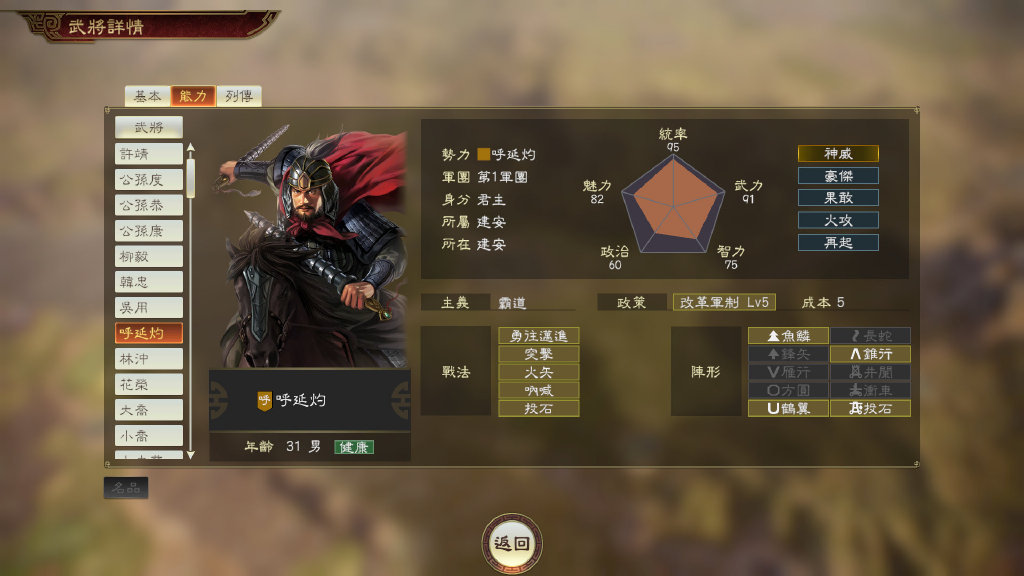Viewport: 1024px width, 576px height.
Task: Open the 名品 items button
Action: tap(126, 488)
